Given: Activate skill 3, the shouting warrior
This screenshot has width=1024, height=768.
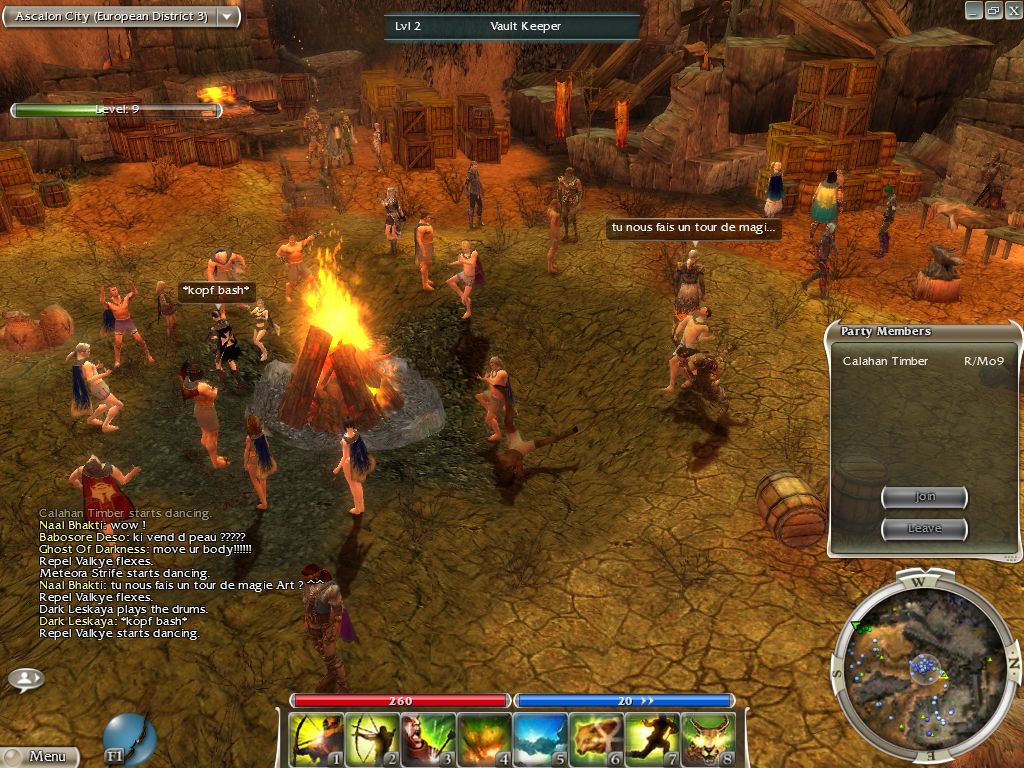Looking at the screenshot, I should (x=429, y=740).
